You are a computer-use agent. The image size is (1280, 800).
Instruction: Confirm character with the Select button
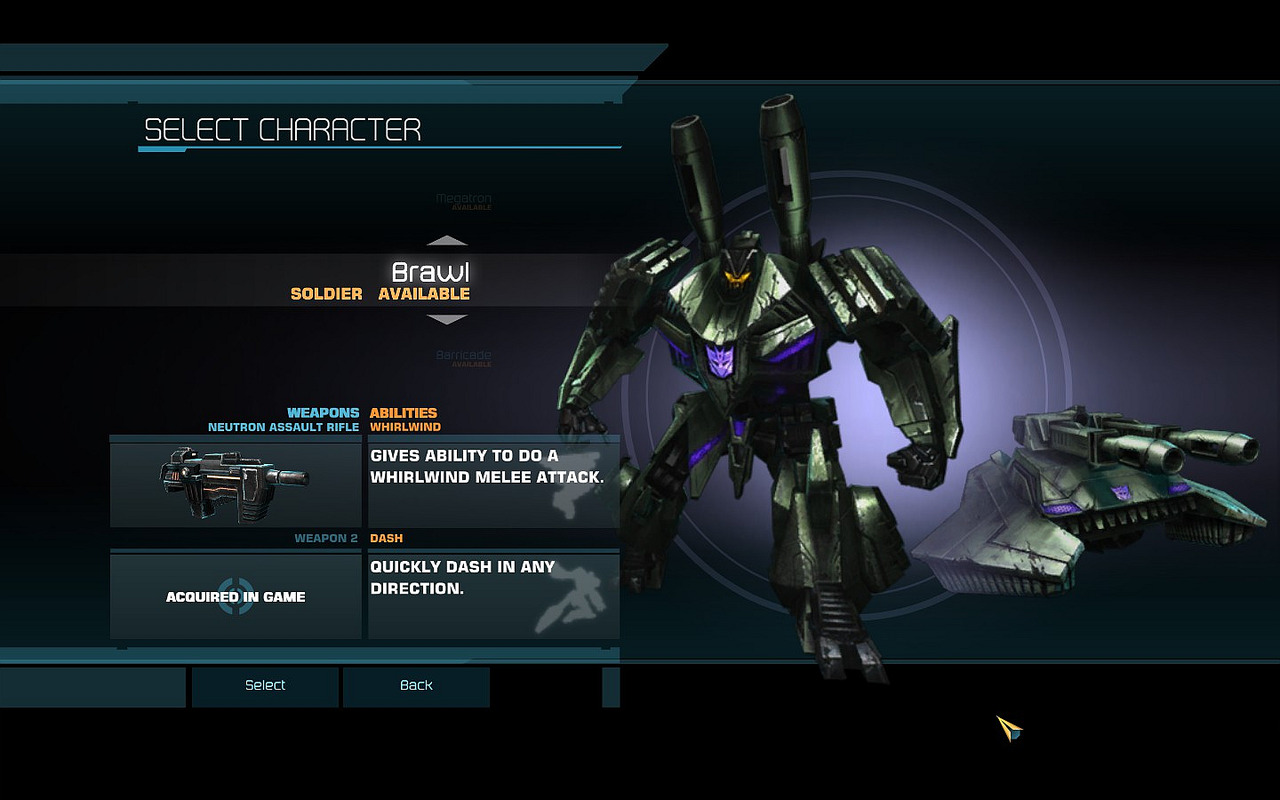pos(265,686)
